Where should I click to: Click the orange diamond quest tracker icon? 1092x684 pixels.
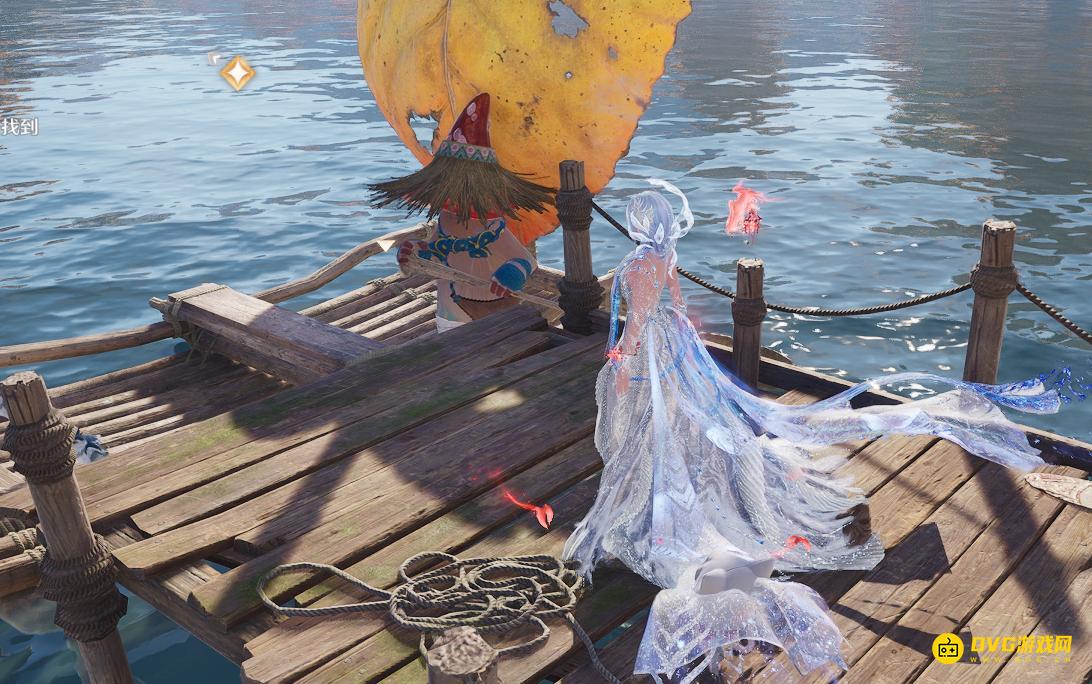click(x=237, y=73)
